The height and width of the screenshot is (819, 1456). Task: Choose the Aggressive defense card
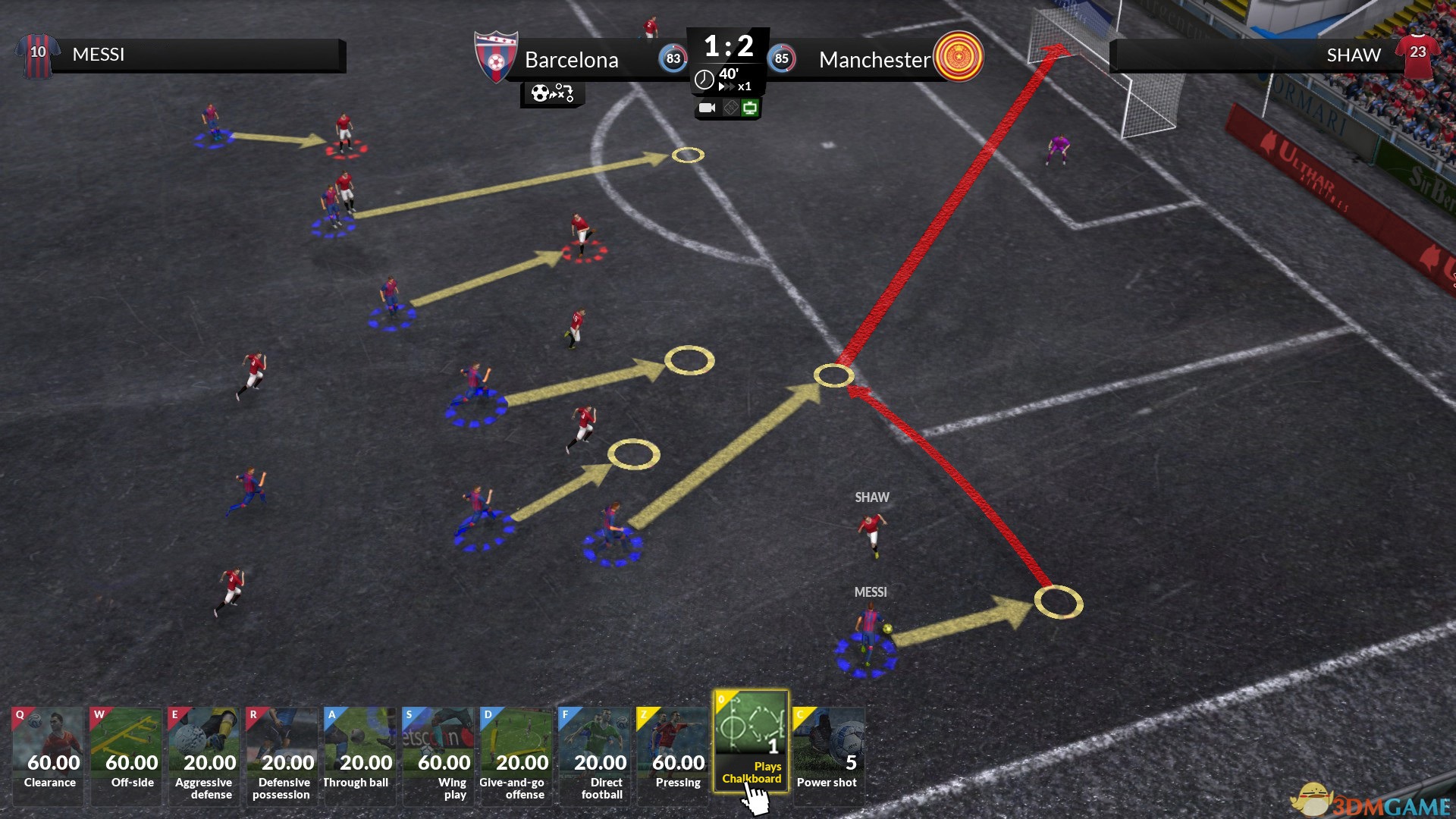[x=206, y=754]
